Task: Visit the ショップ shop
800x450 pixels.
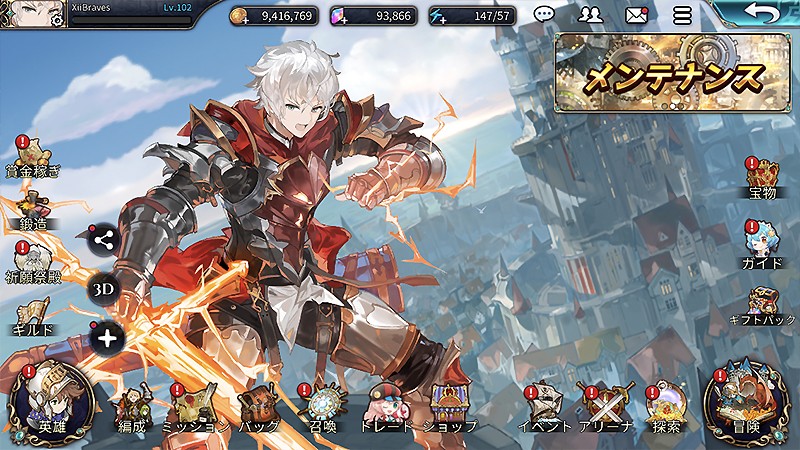Action: [x=448, y=408]
